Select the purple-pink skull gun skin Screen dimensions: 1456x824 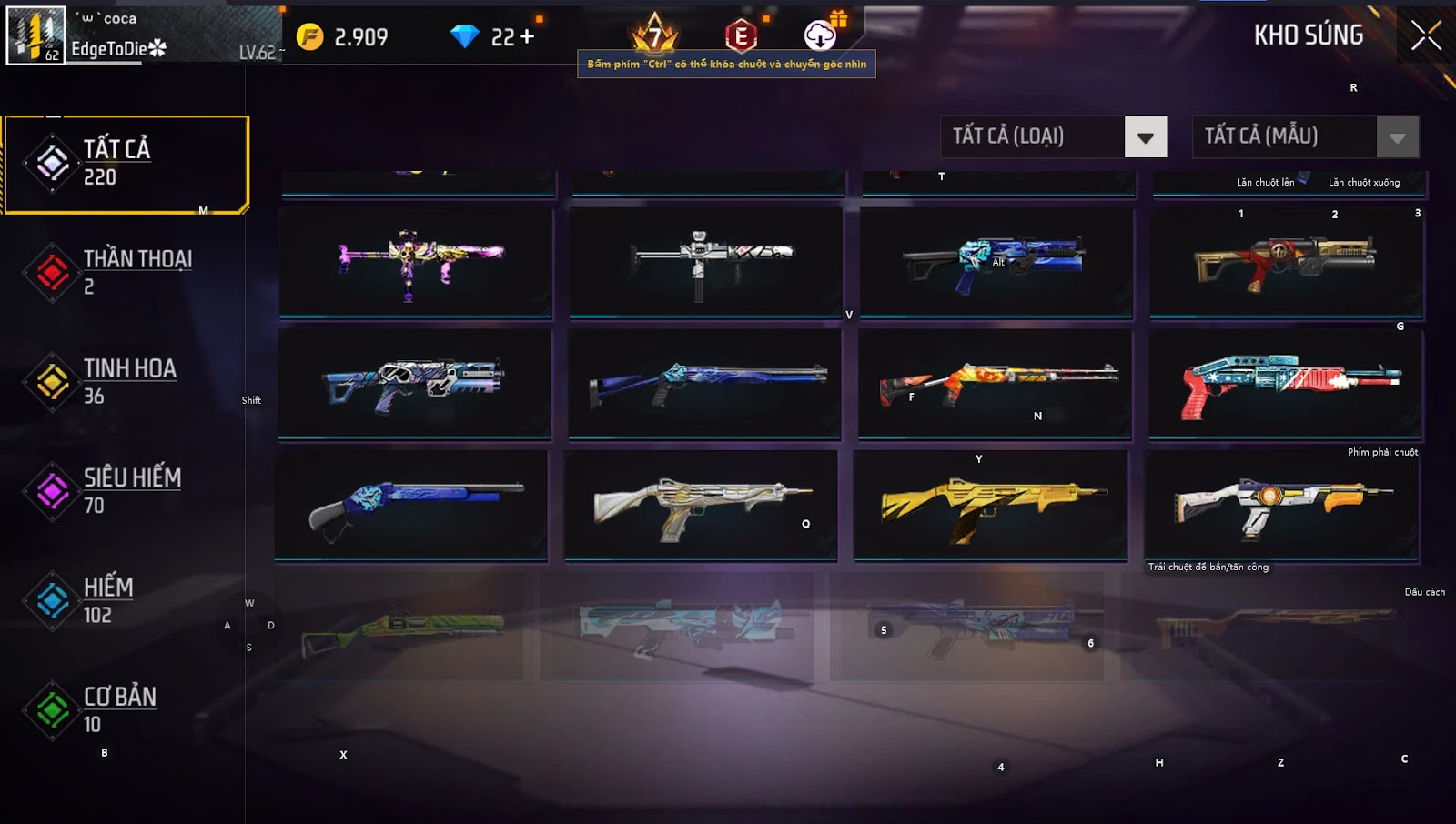coord(416,262)
